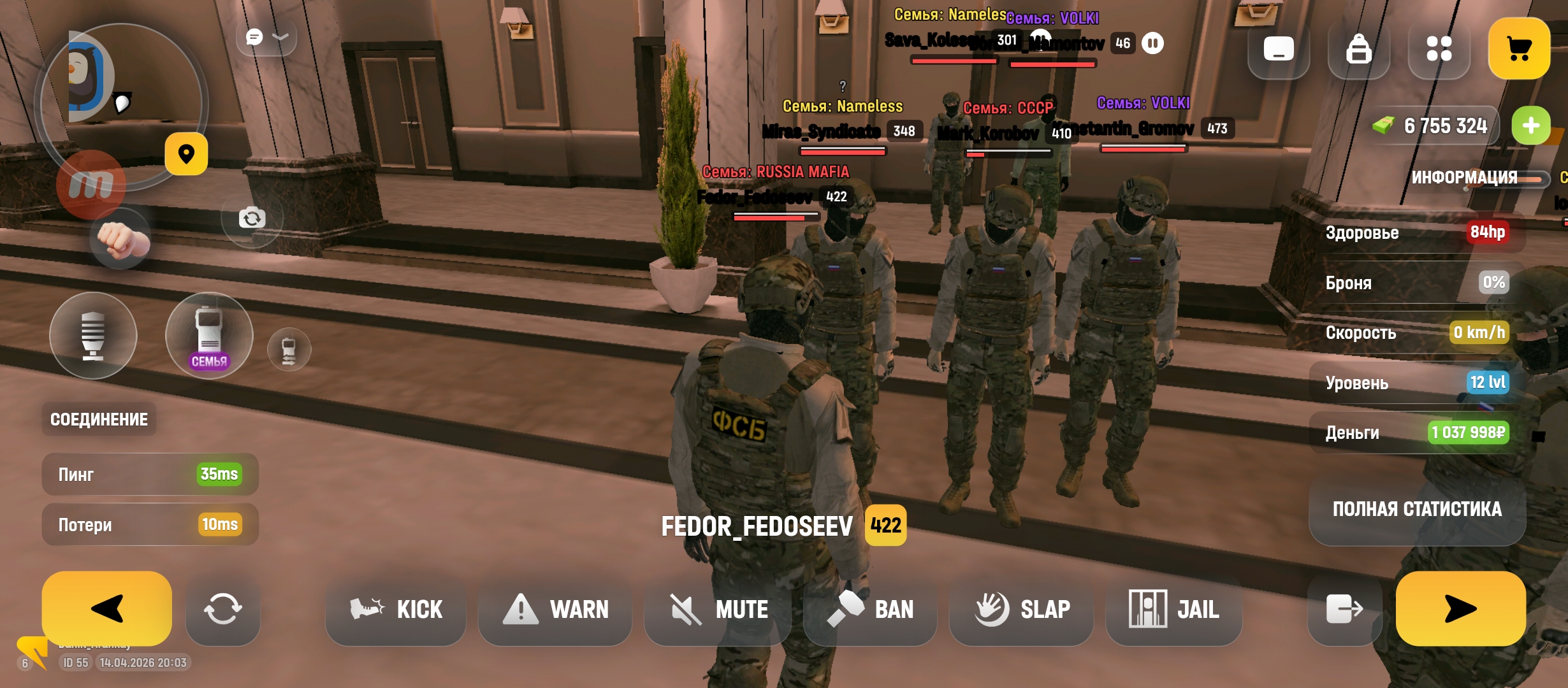Toggle the chat bubble dropdown

(x=266, y=38)
